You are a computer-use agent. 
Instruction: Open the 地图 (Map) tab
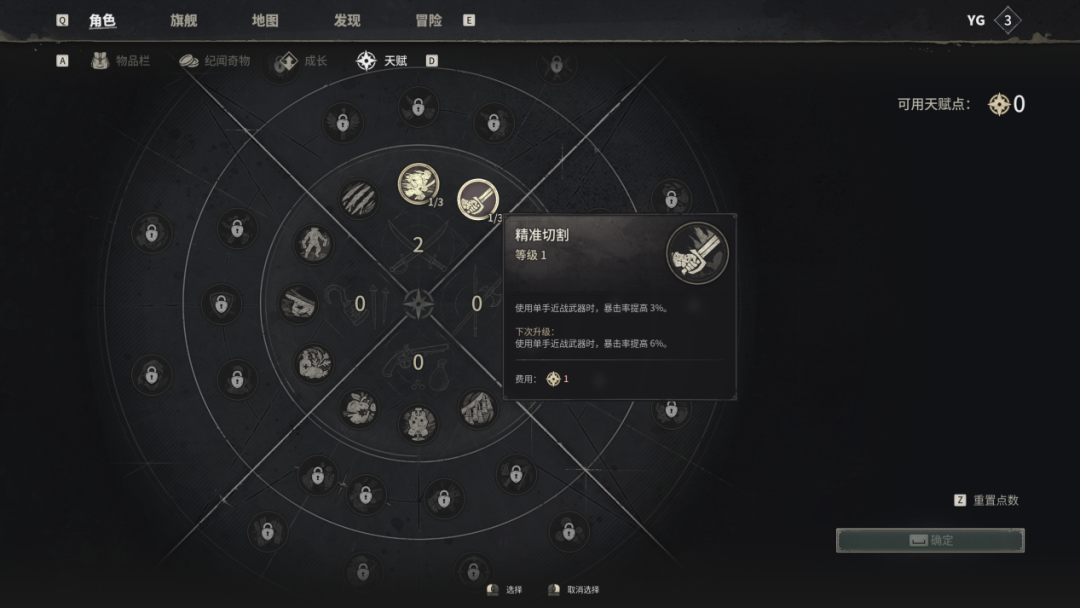pos(265,21)
